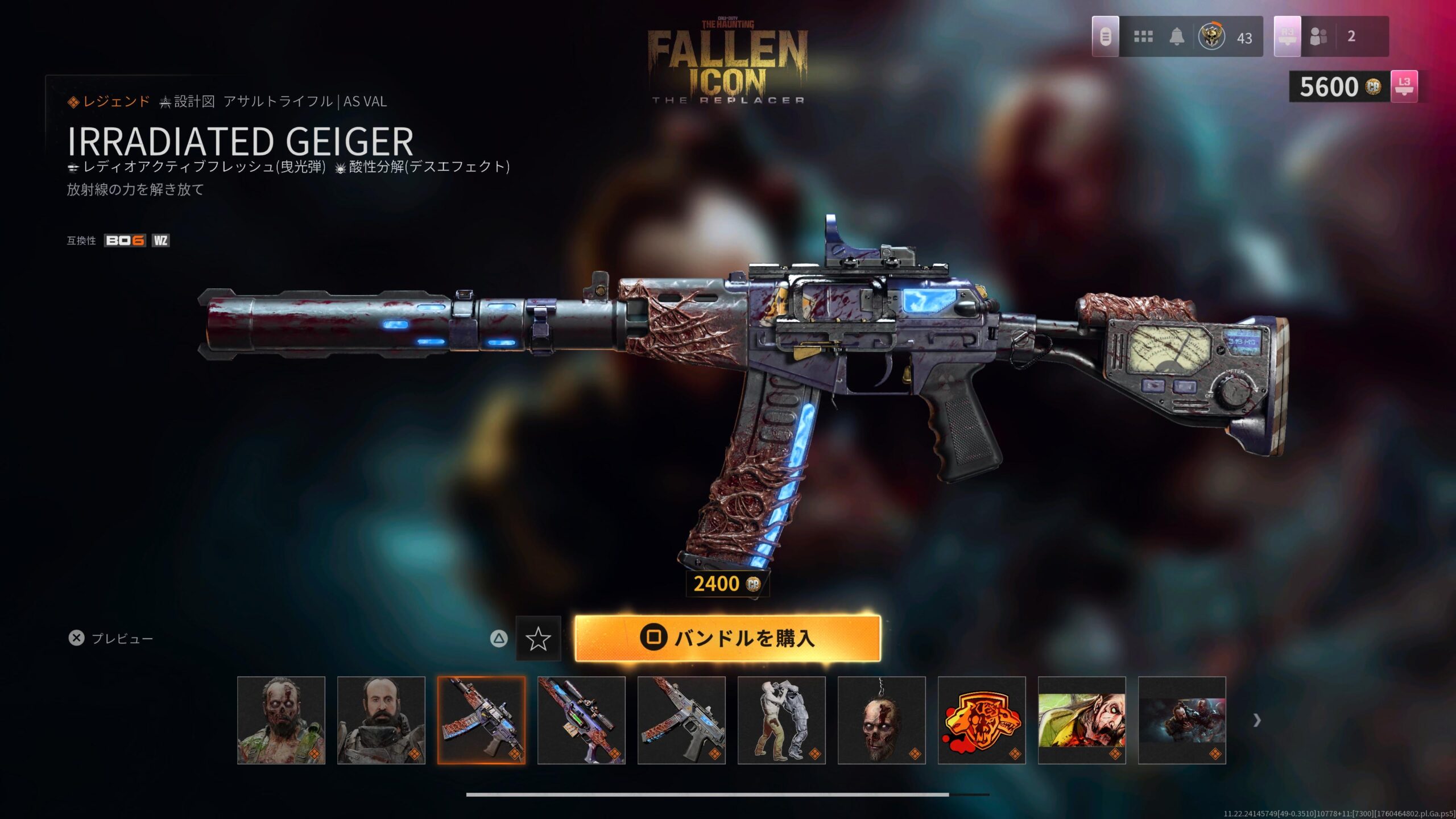Purchase the bundle with the orange button
The height and width of the screenshot is (819, 1456).
[727, 638]
